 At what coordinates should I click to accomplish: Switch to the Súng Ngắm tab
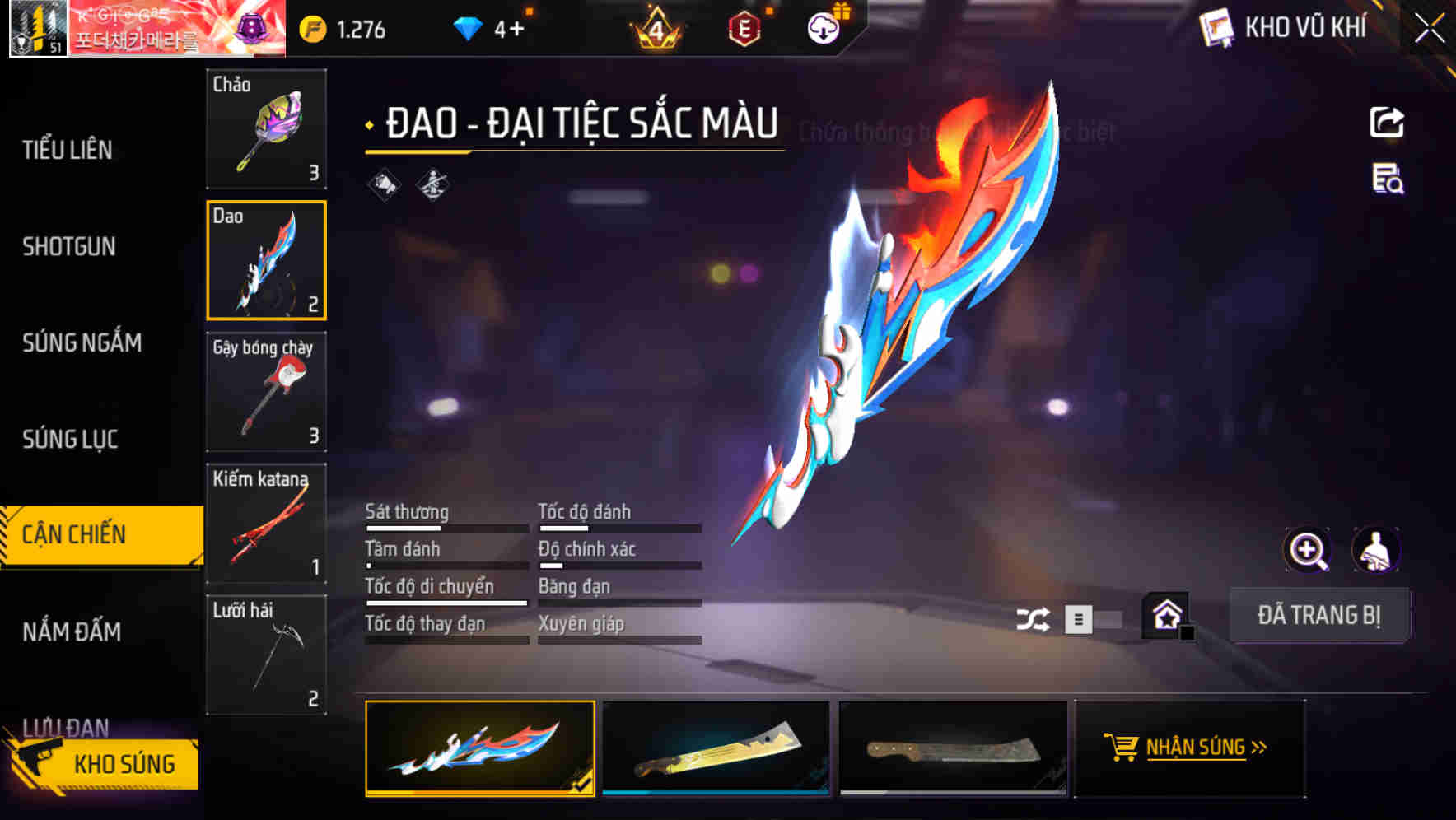[x=82, y=343]
